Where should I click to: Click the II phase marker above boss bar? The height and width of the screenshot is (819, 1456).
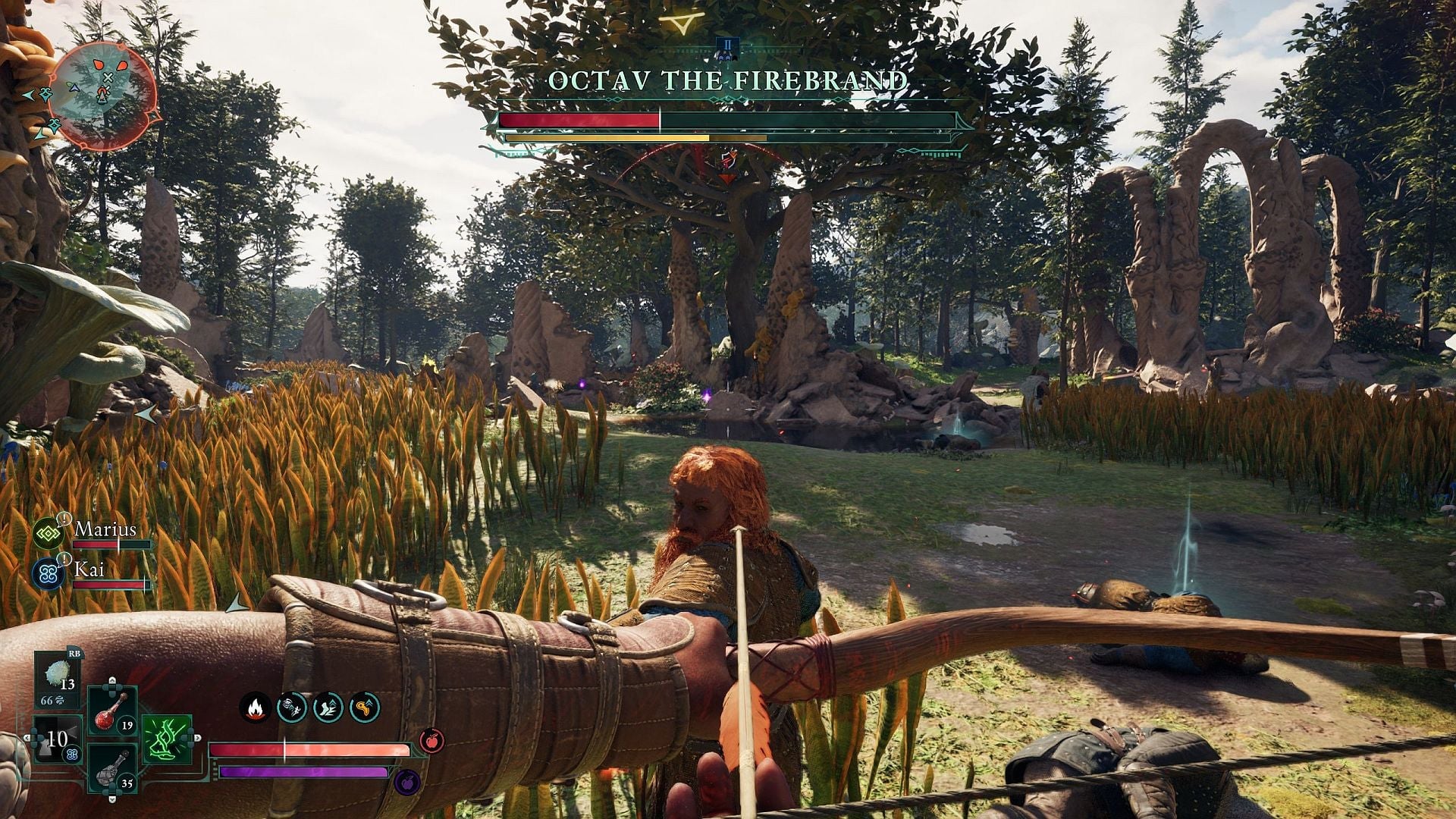coord(726,45)
